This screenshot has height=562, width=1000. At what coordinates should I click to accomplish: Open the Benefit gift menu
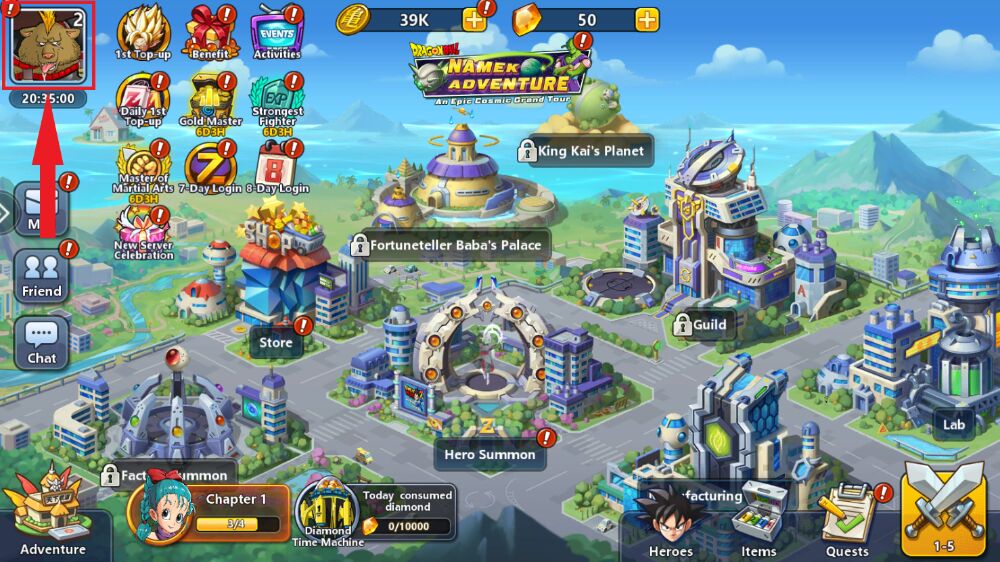click(x=209, y=31)
